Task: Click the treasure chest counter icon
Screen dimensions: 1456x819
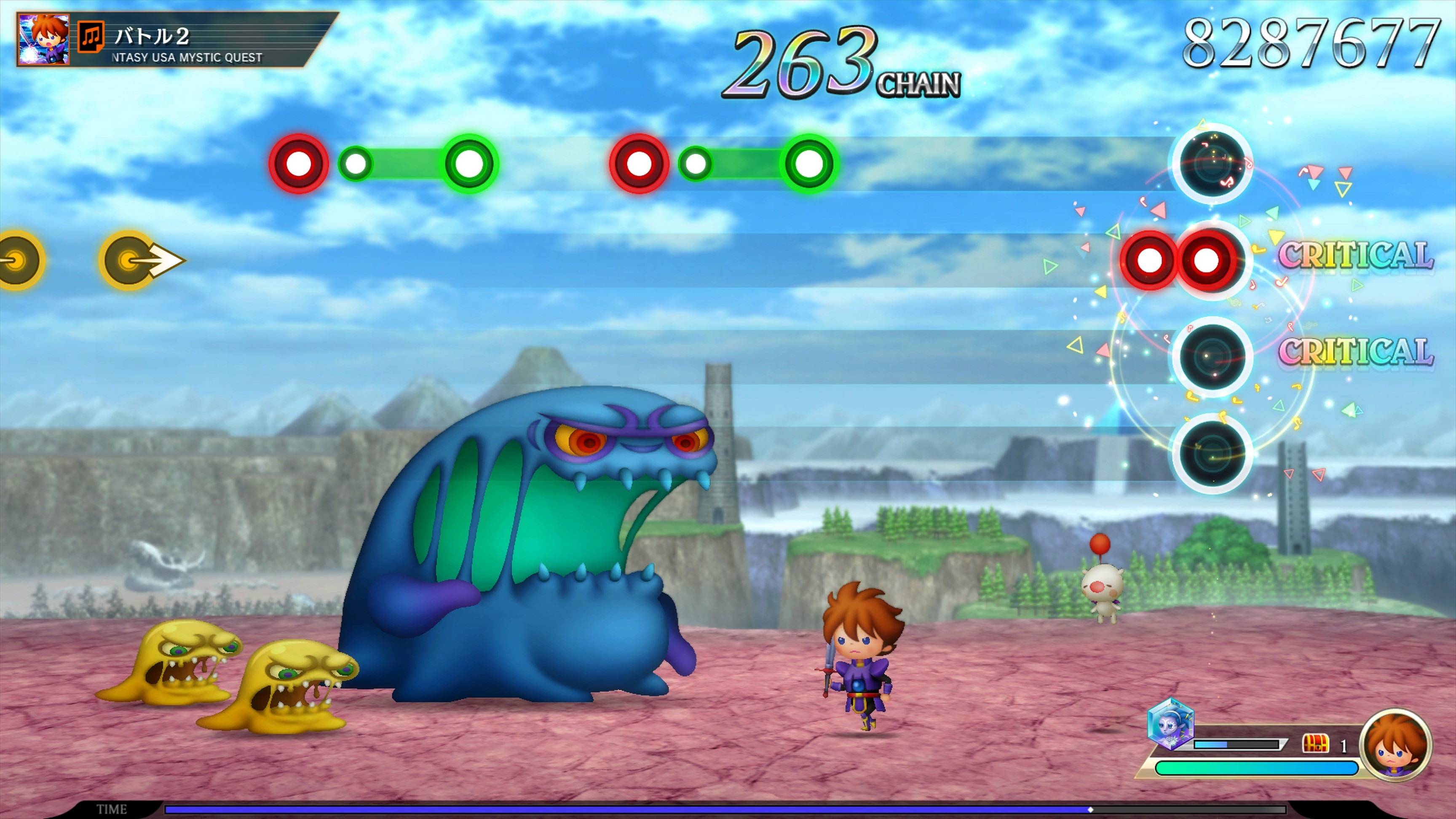Action: click(1315, 744)
